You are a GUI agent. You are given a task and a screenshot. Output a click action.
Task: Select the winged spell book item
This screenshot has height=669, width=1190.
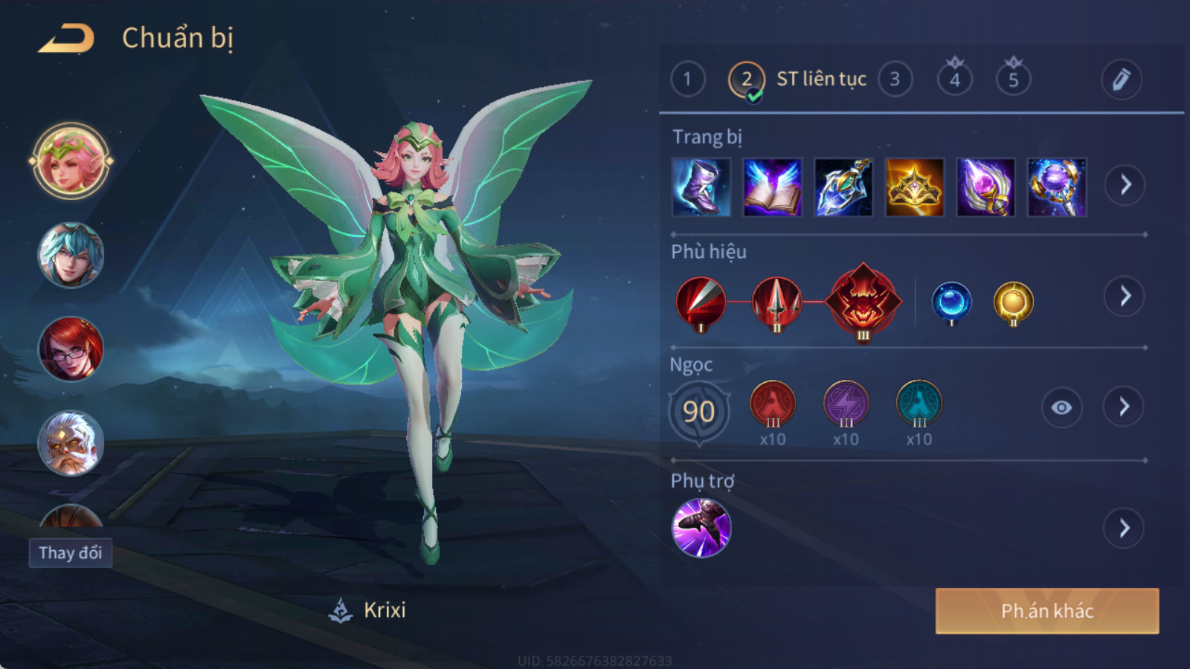(x=772, y=187)
